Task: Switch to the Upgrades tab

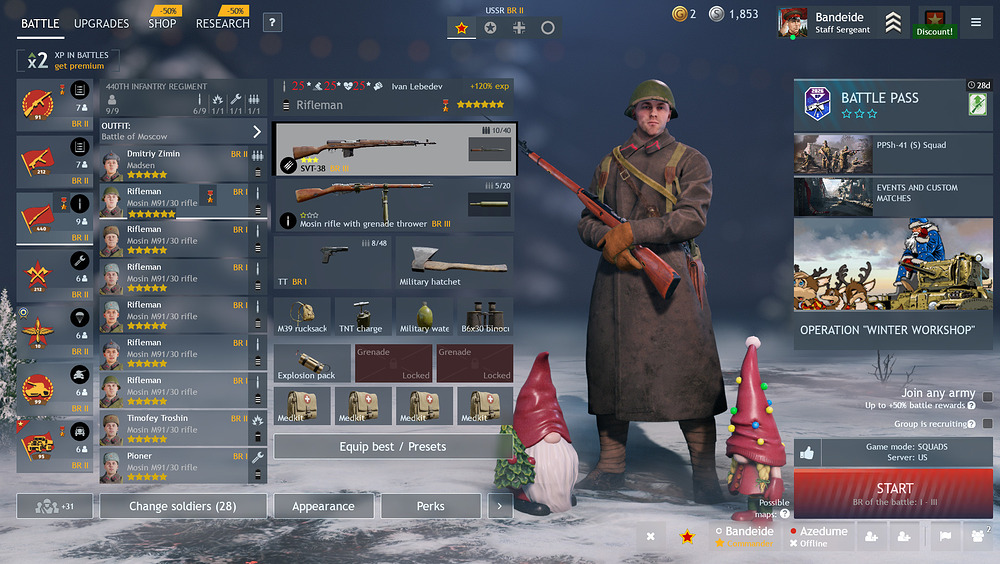Action: (x=102, y=23)
